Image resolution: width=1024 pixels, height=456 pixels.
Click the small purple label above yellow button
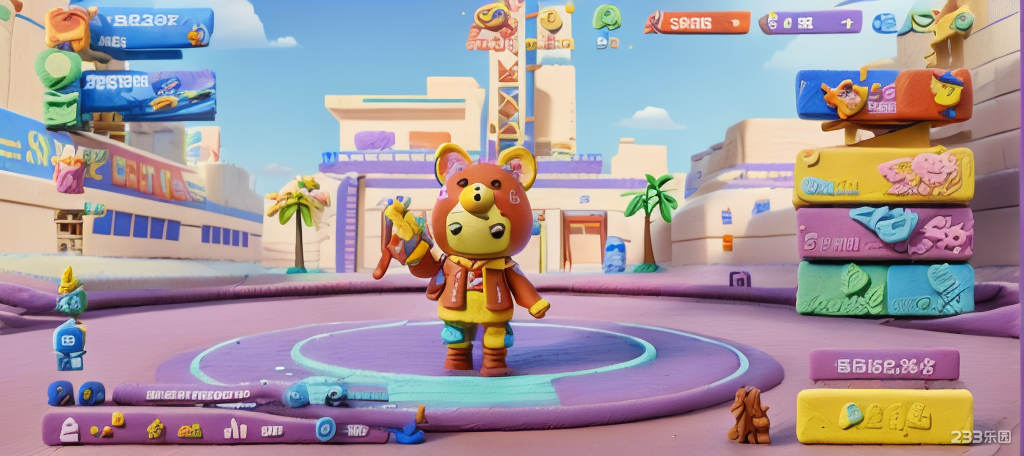(884, 364)
